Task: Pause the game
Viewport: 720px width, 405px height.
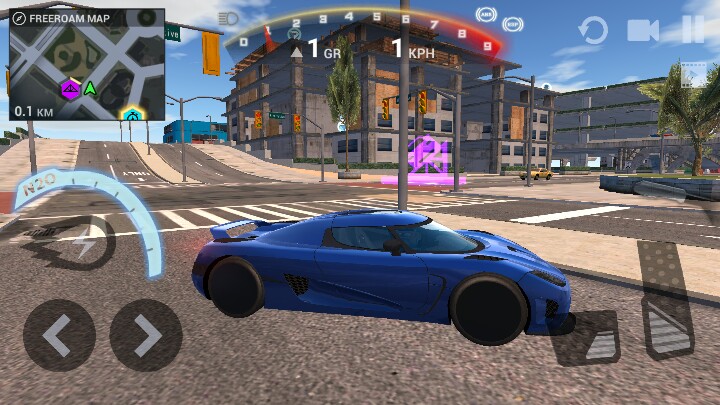Action: coord(693,29)
